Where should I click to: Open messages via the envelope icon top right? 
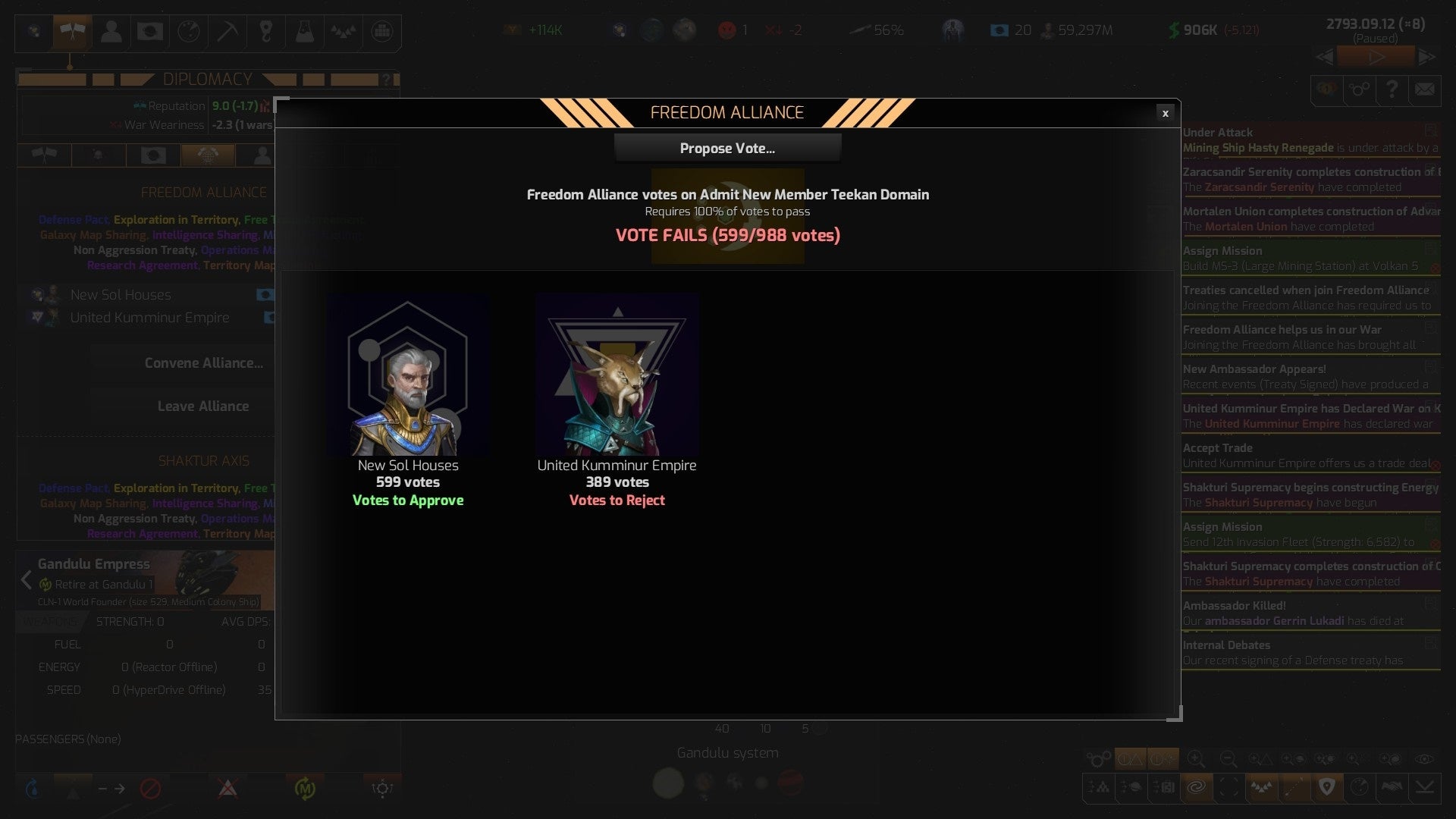pos(1423,90)
